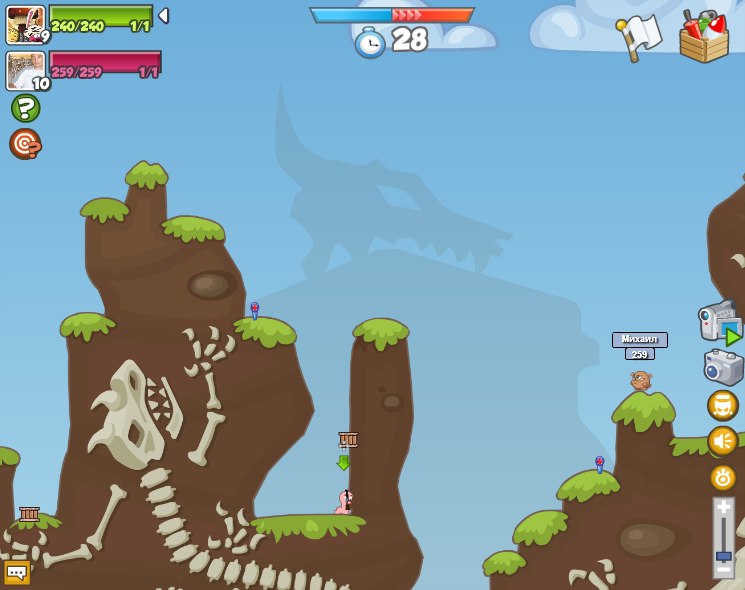Zoom in with the plus button

(x=723, y=505)
